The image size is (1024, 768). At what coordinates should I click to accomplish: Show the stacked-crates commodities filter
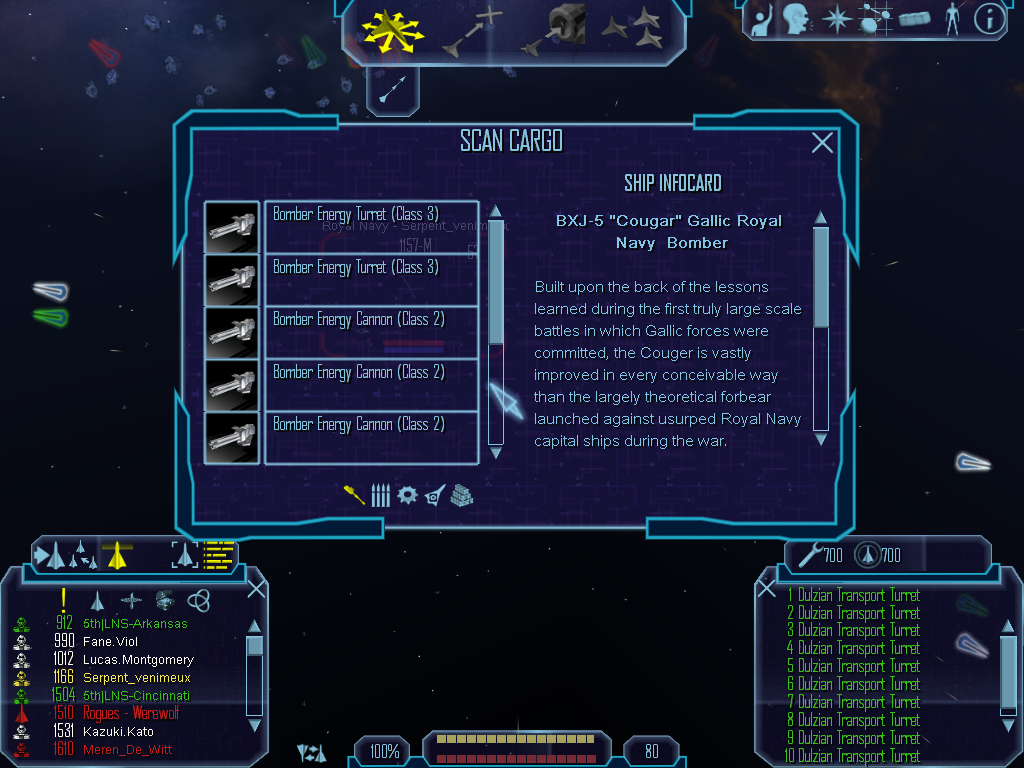point(461,495)
